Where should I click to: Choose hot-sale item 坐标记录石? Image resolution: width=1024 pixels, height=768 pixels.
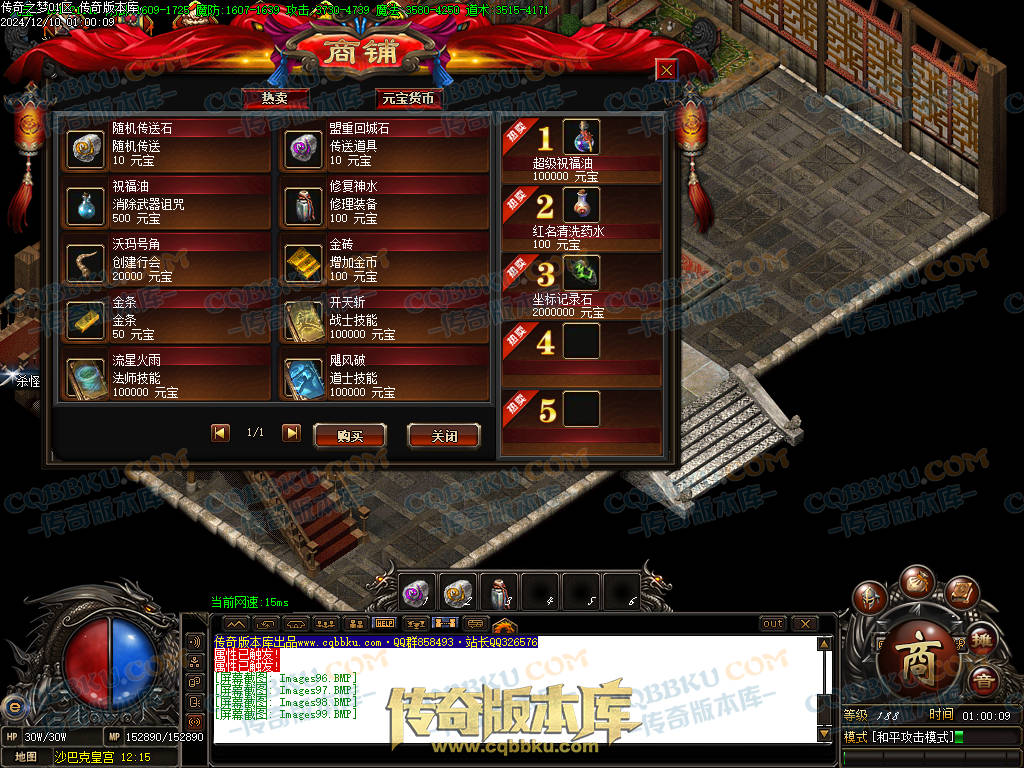581,273
